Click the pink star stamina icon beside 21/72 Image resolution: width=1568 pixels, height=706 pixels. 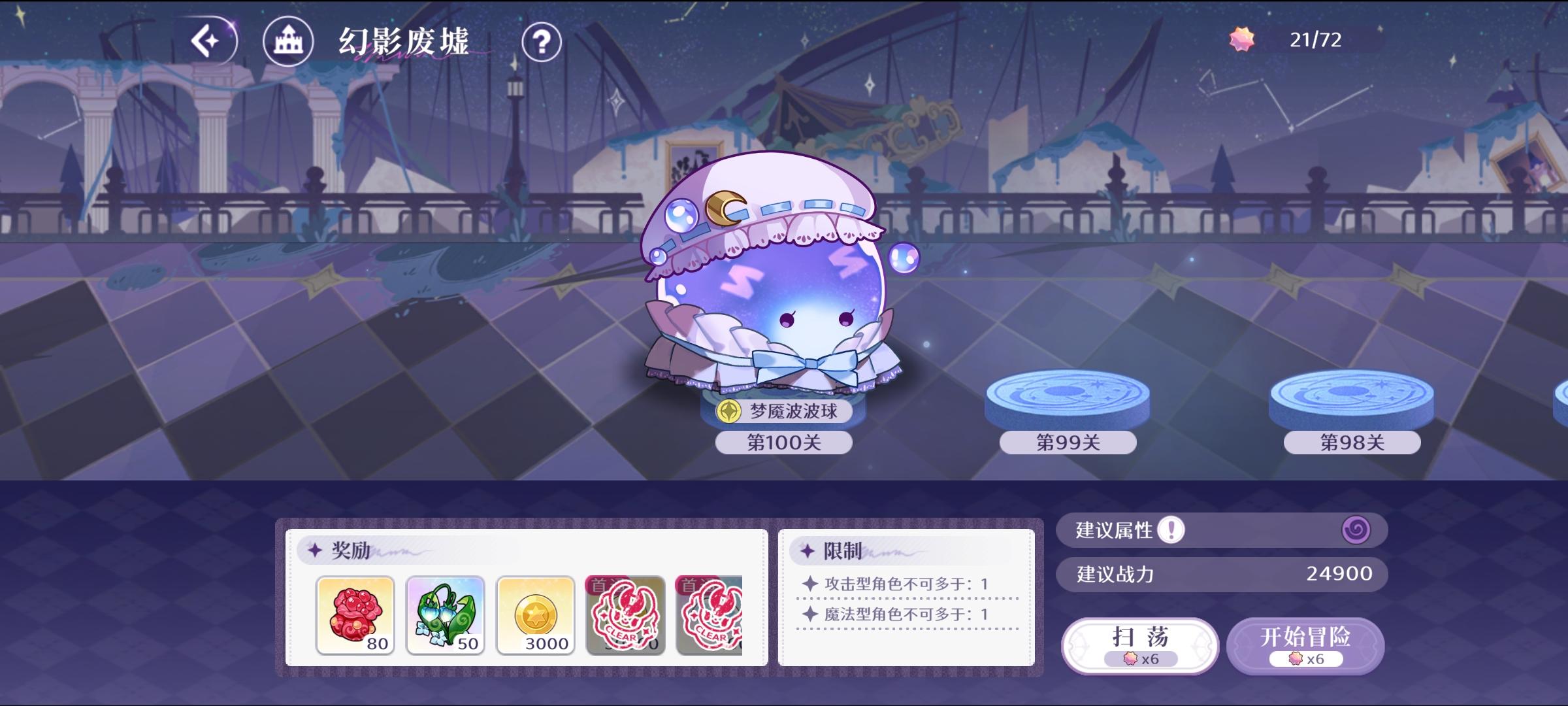(x=1243, y=41)
